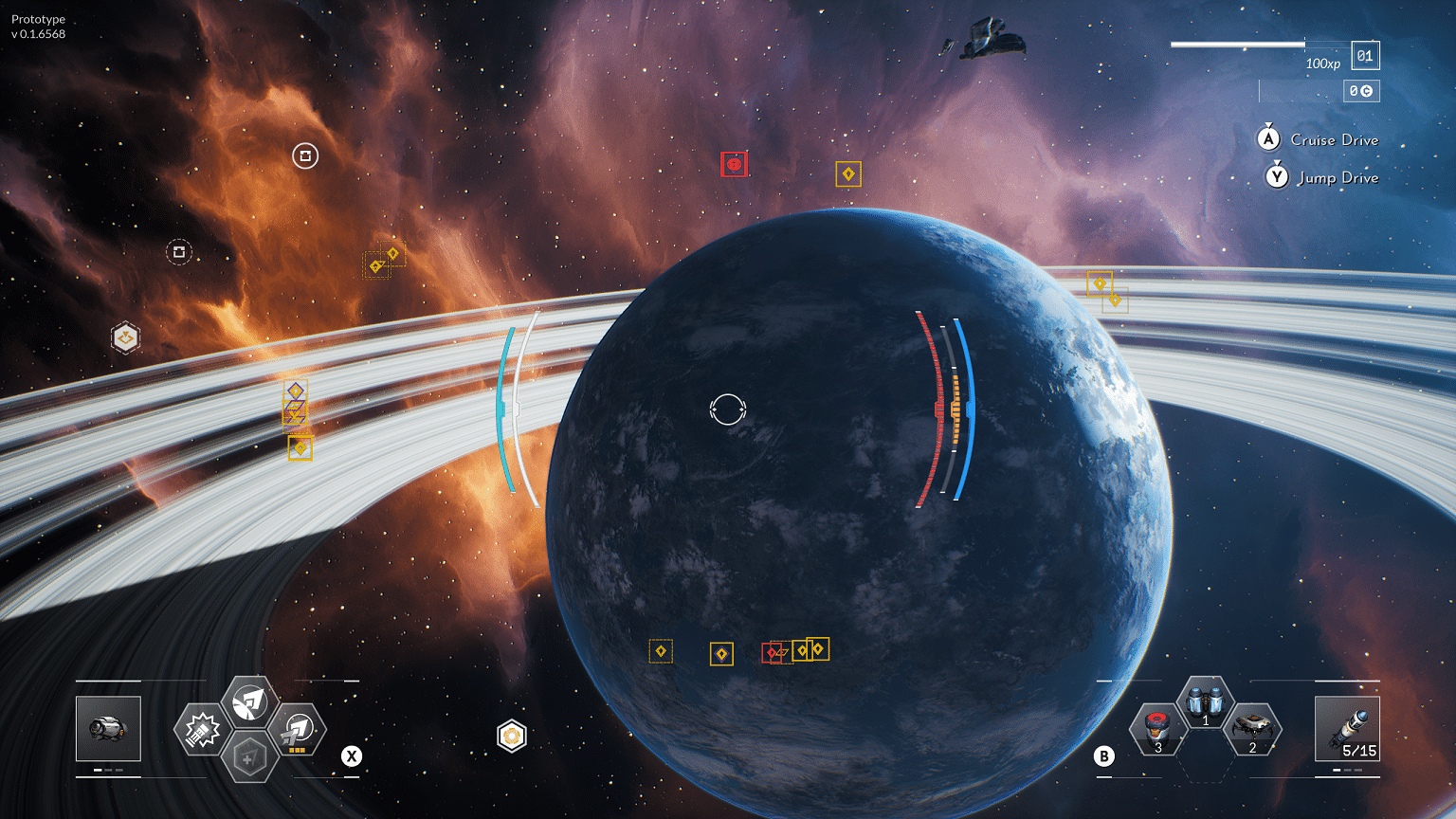Screen dimensions: 1456x819
Task: Select the missile secondary weapon slot
Action: 1347,728
